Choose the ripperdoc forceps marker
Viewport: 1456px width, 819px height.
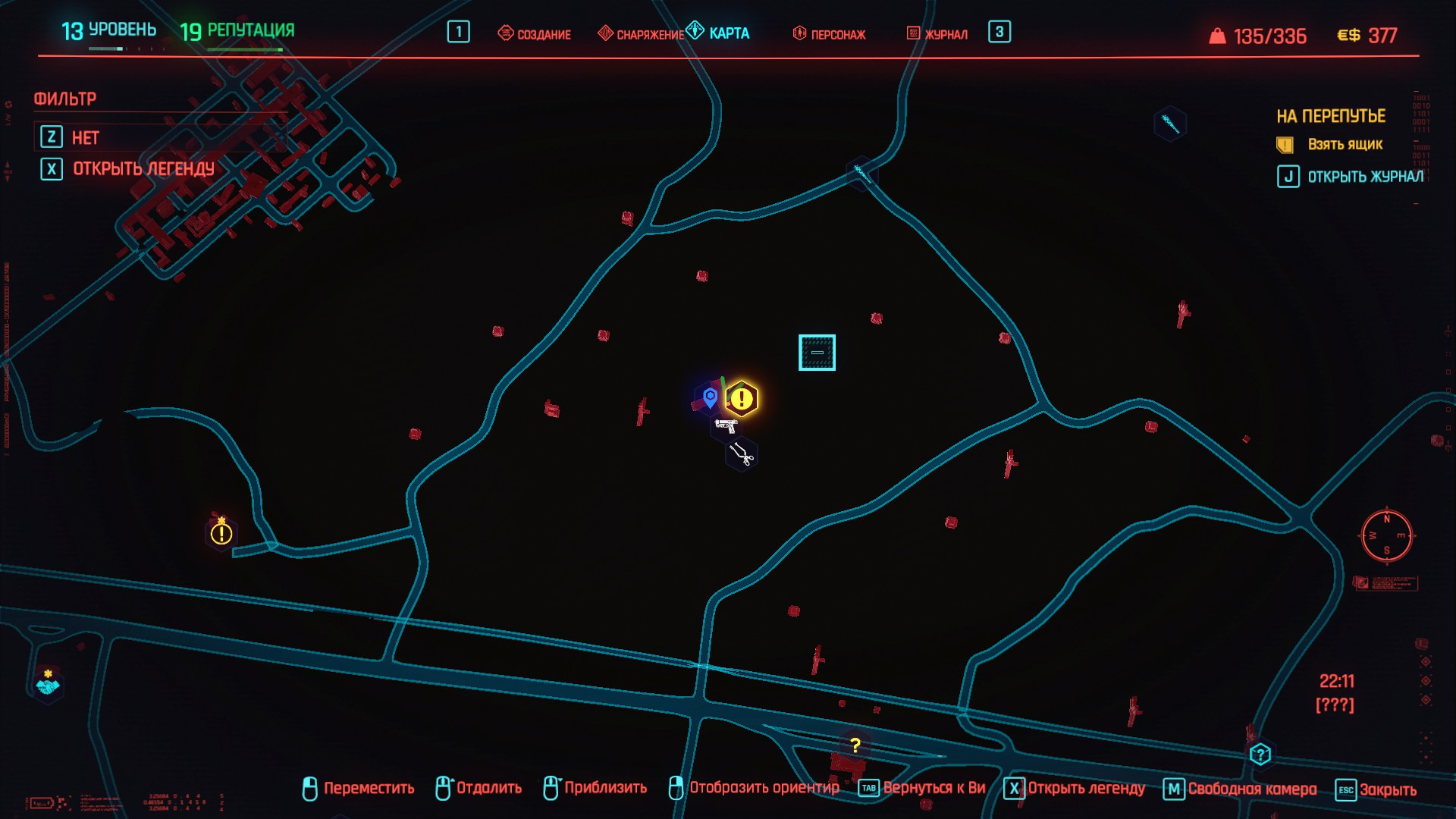coord(741,454)
